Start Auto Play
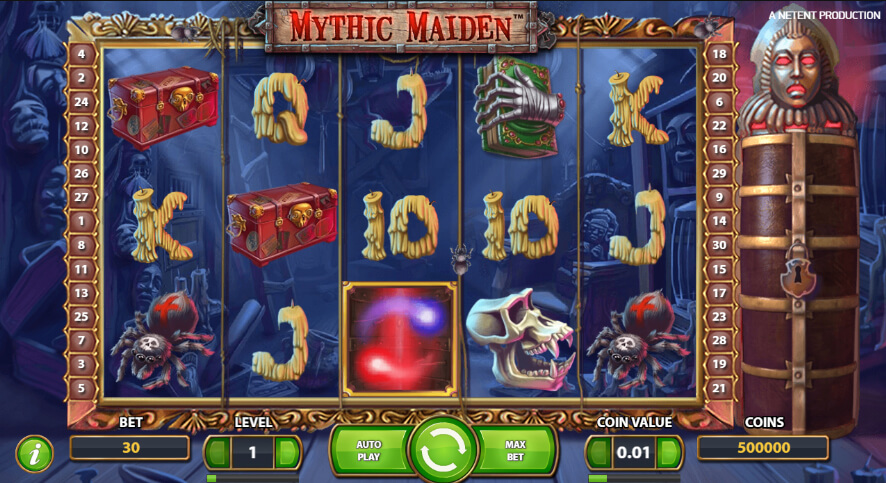The image size is (886, 483). coord(369,452)
